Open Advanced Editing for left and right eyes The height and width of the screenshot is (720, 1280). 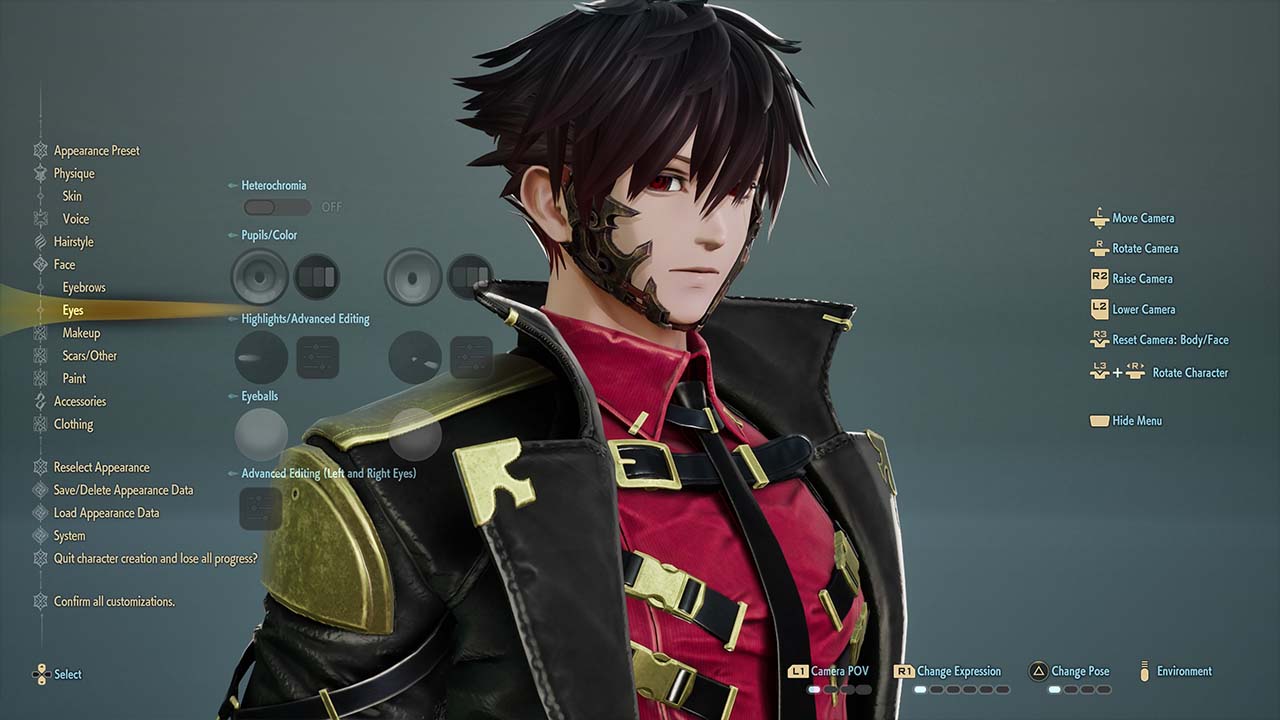(x=261, y=508)
